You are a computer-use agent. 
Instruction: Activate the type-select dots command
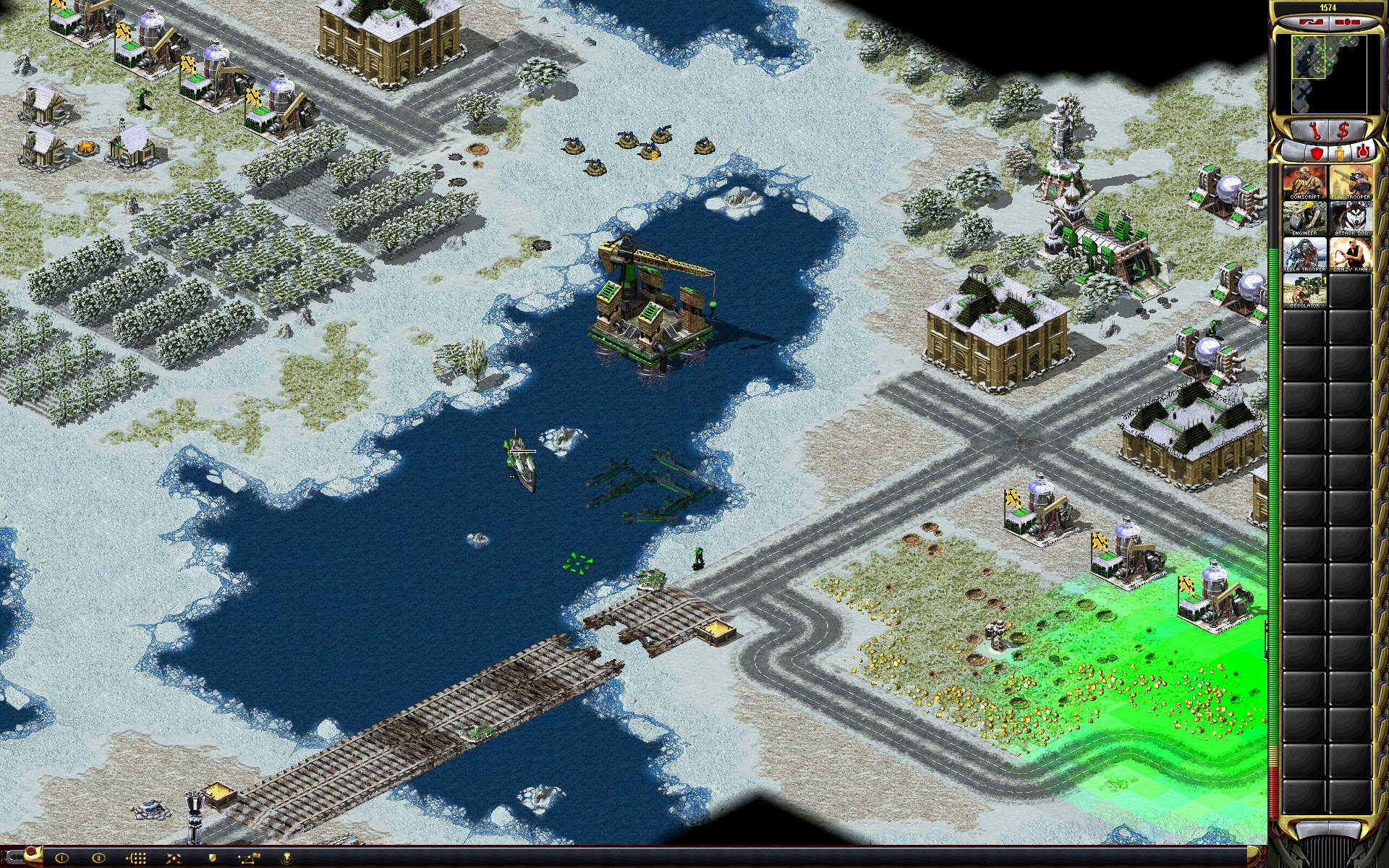pos(136,858)
